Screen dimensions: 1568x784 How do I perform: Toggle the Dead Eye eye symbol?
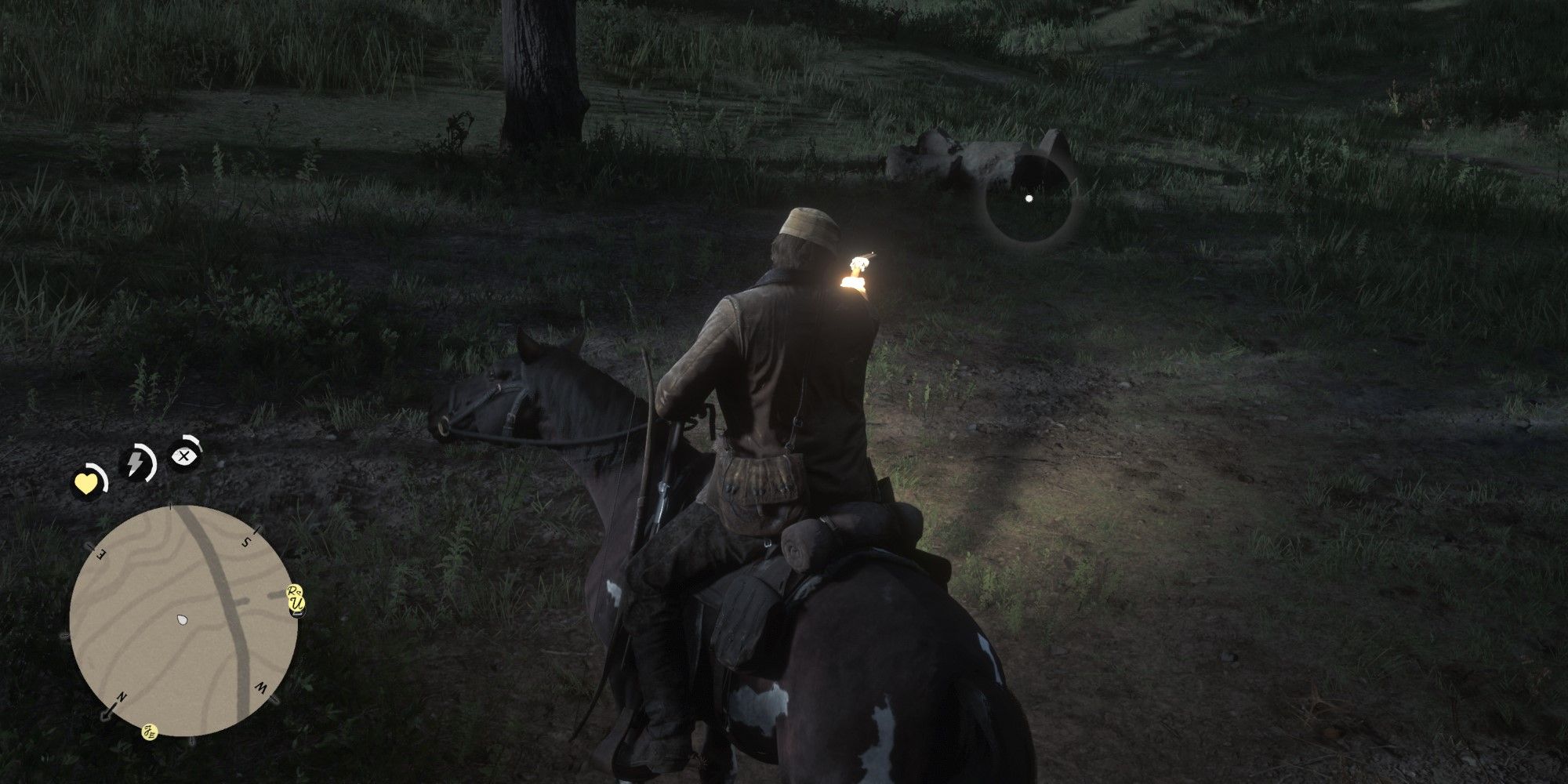coord(183,456)
